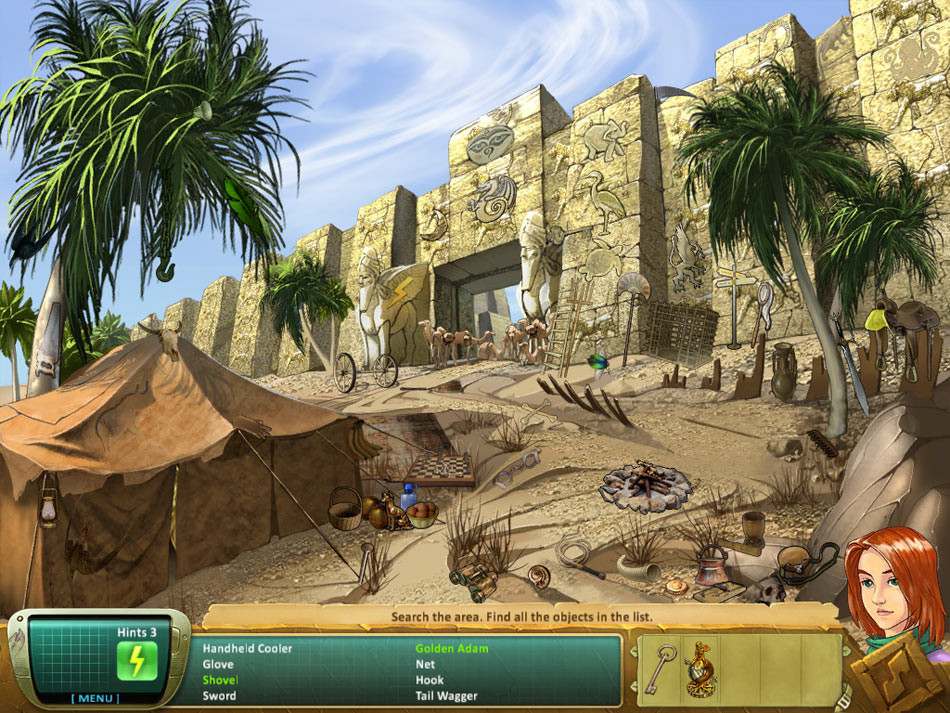950x713 pixels.
Task: Select the golden statue inventory item
Action: click(x=701, y=667)
